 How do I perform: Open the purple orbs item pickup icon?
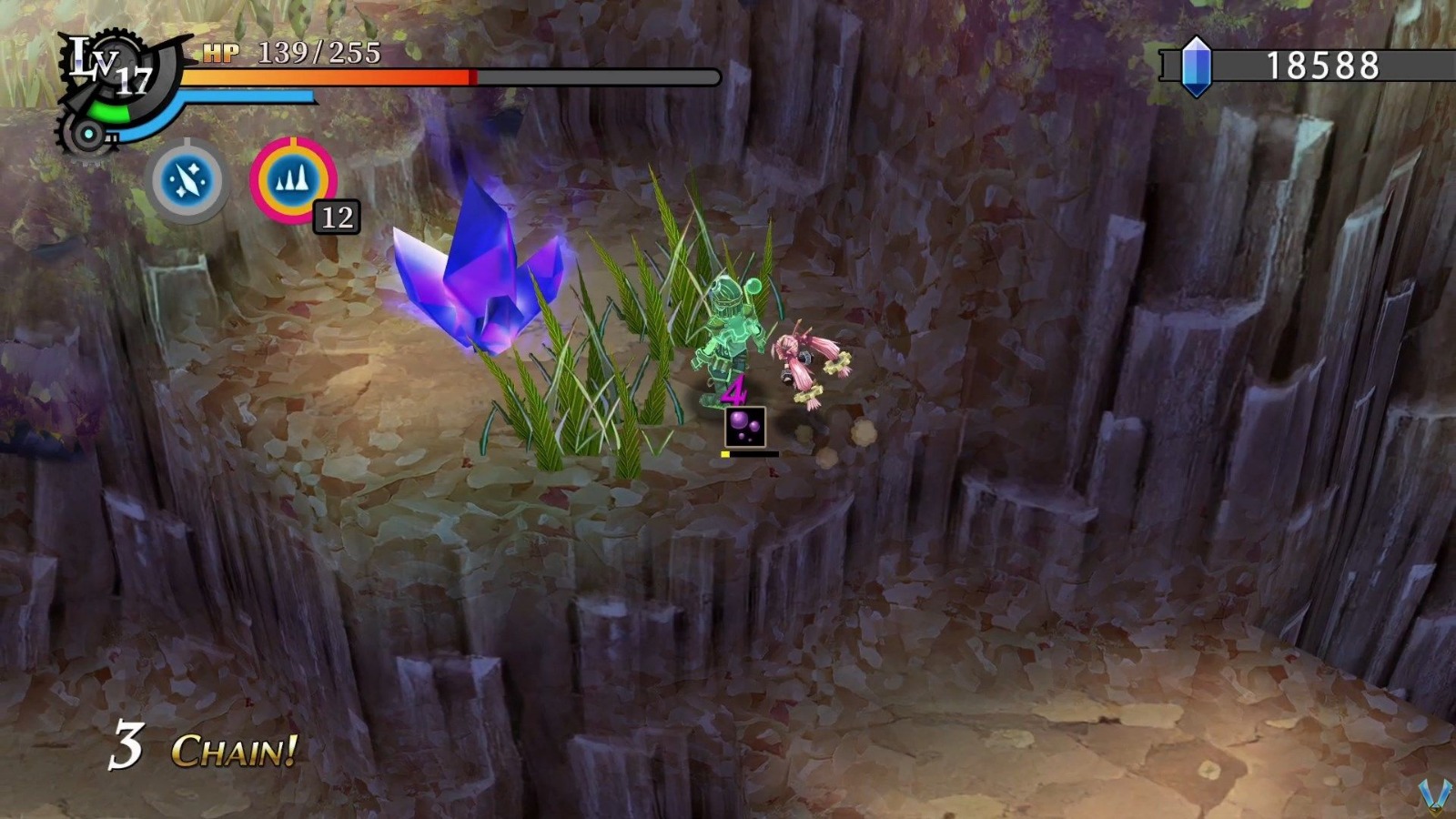click(746, 426)
